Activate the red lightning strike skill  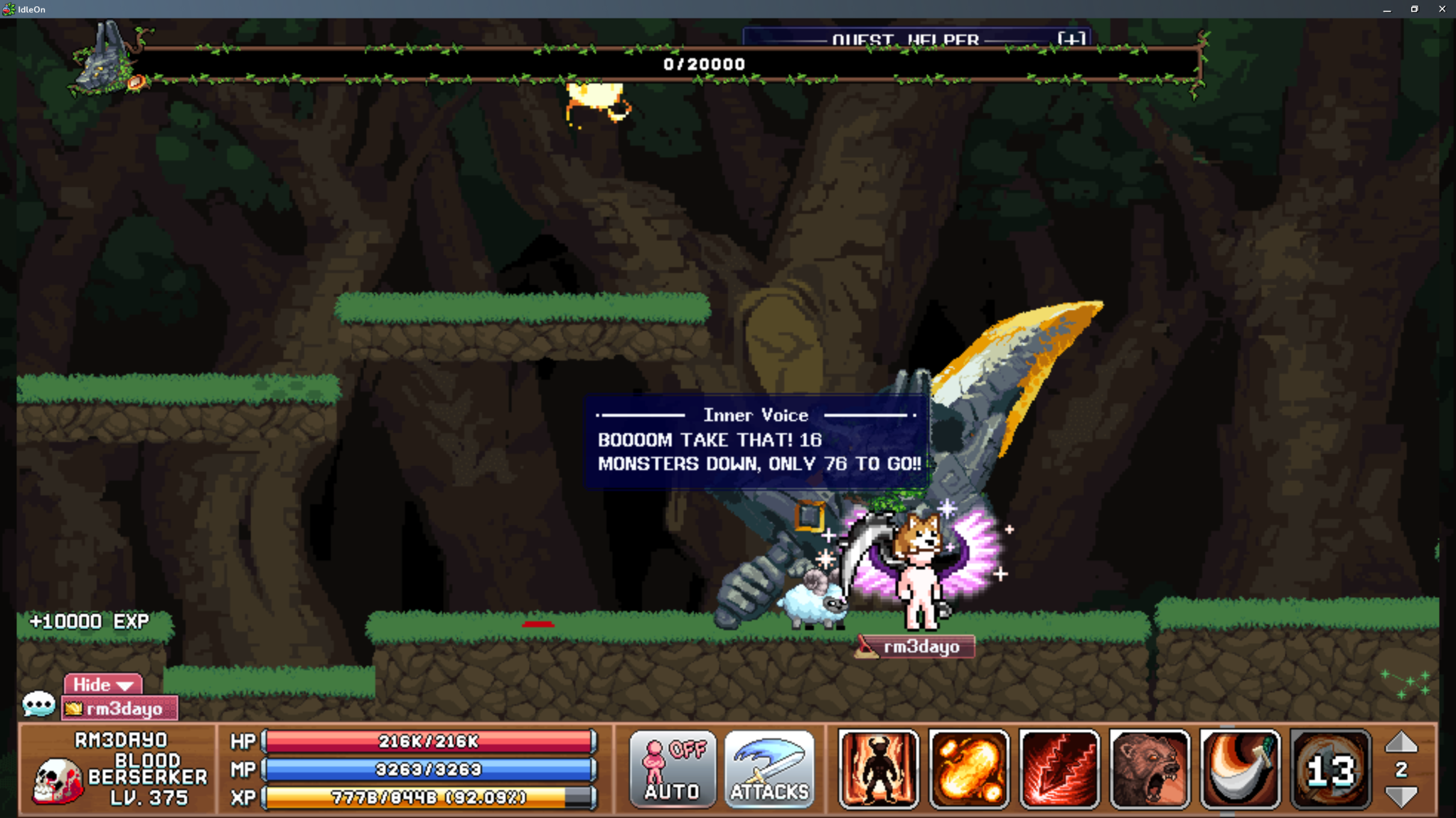tap(1061, 770)
